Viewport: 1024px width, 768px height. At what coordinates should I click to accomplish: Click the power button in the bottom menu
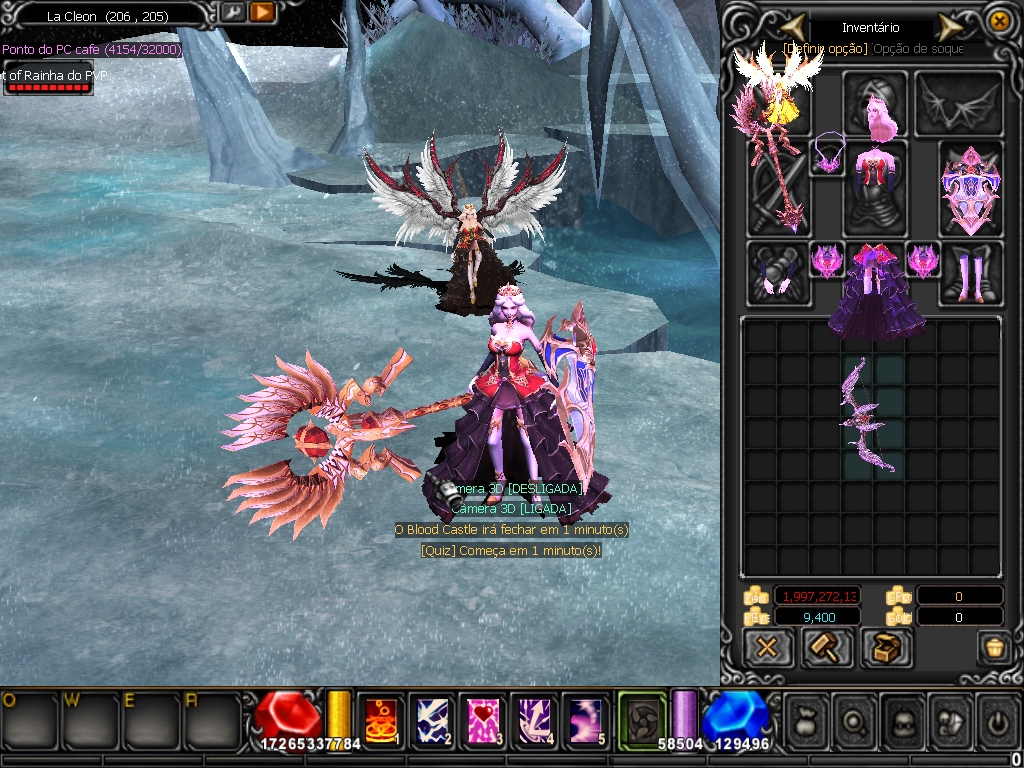pyautogui.click(x=1000, y=719)
